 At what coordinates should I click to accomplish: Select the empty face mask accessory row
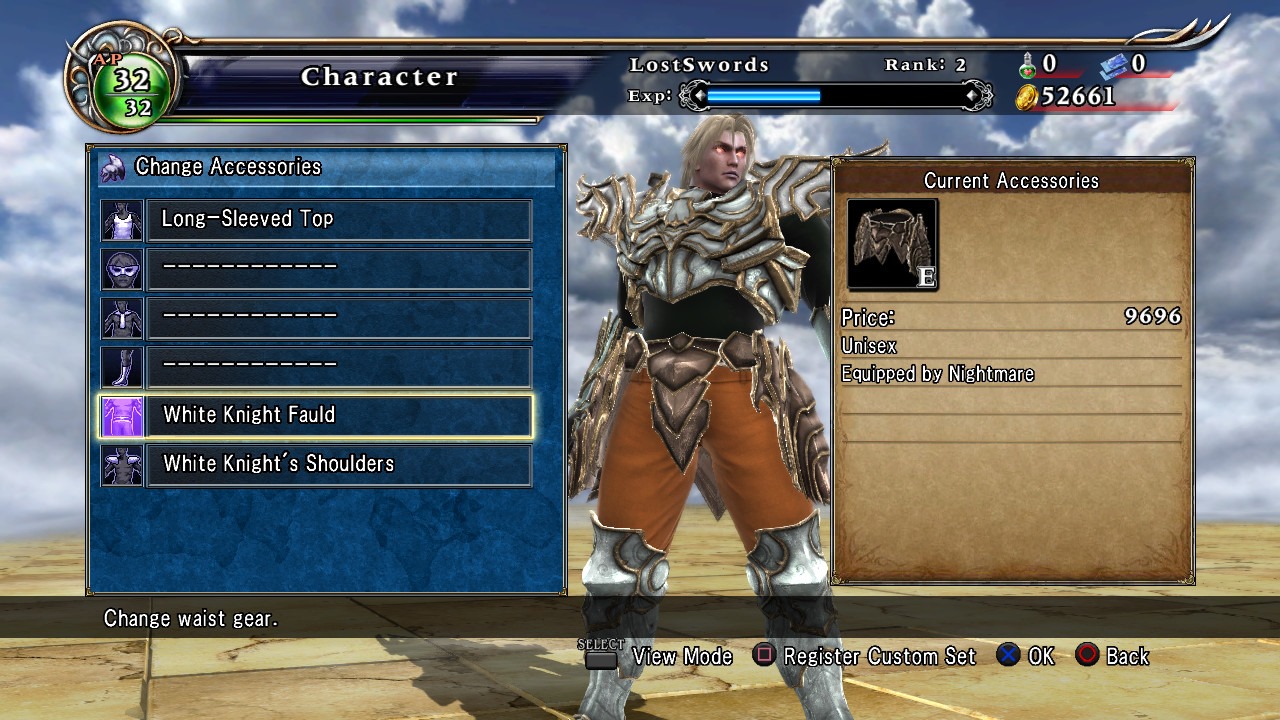tap(338, 269)
